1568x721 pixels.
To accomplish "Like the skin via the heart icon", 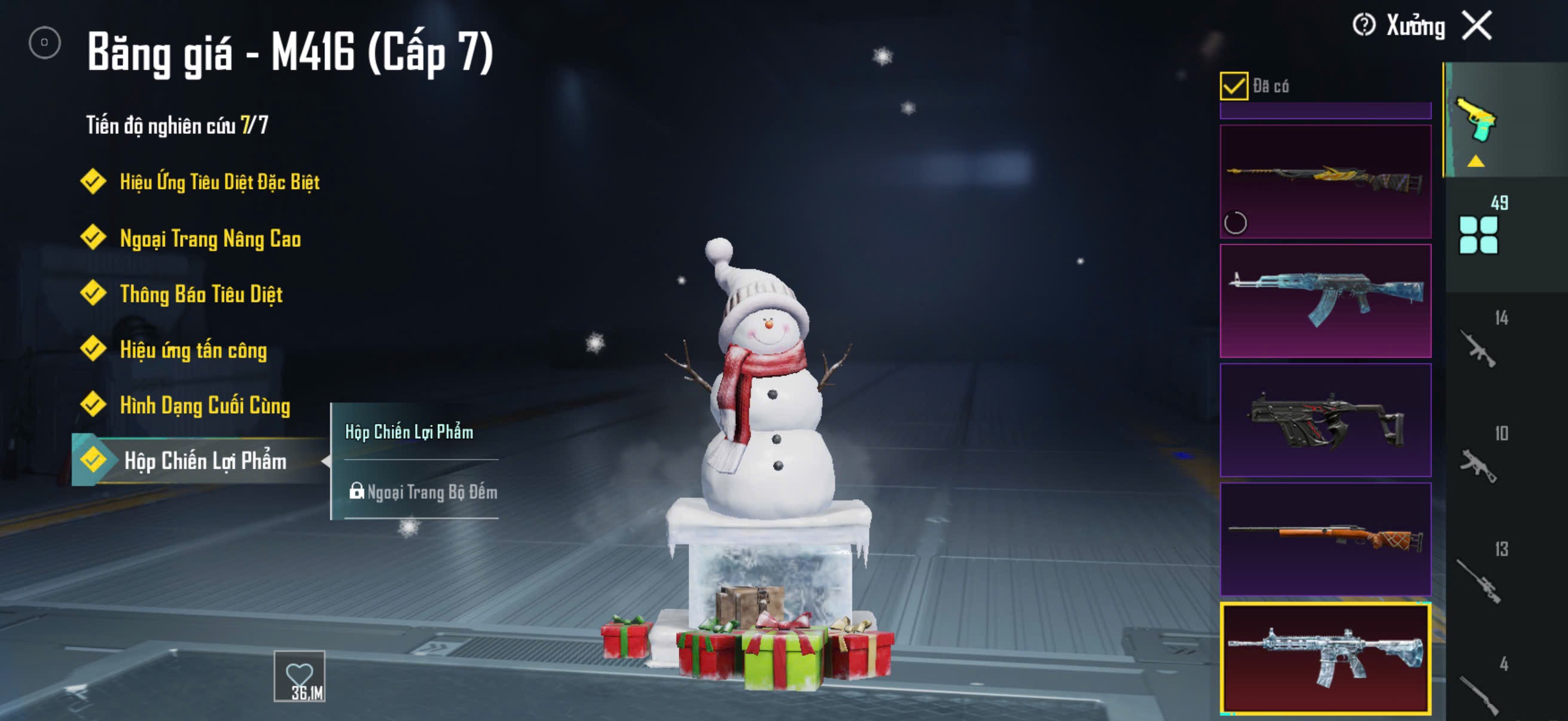I will (299, 676).
